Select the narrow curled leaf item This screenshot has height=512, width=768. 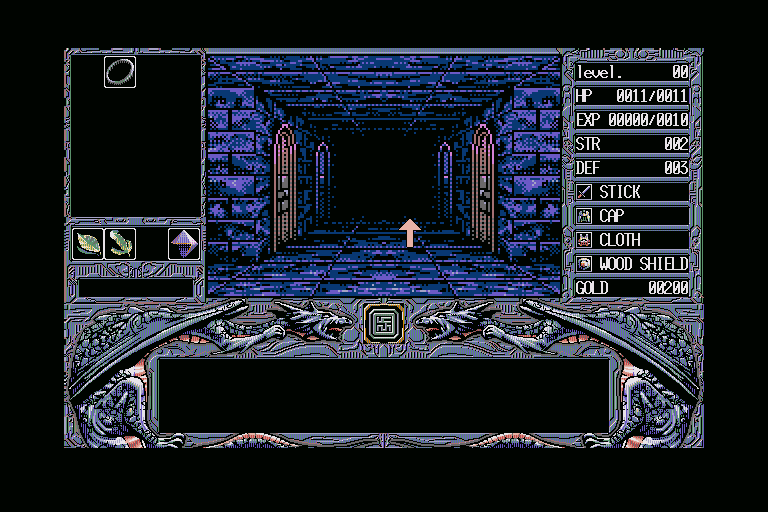(120, 243)
